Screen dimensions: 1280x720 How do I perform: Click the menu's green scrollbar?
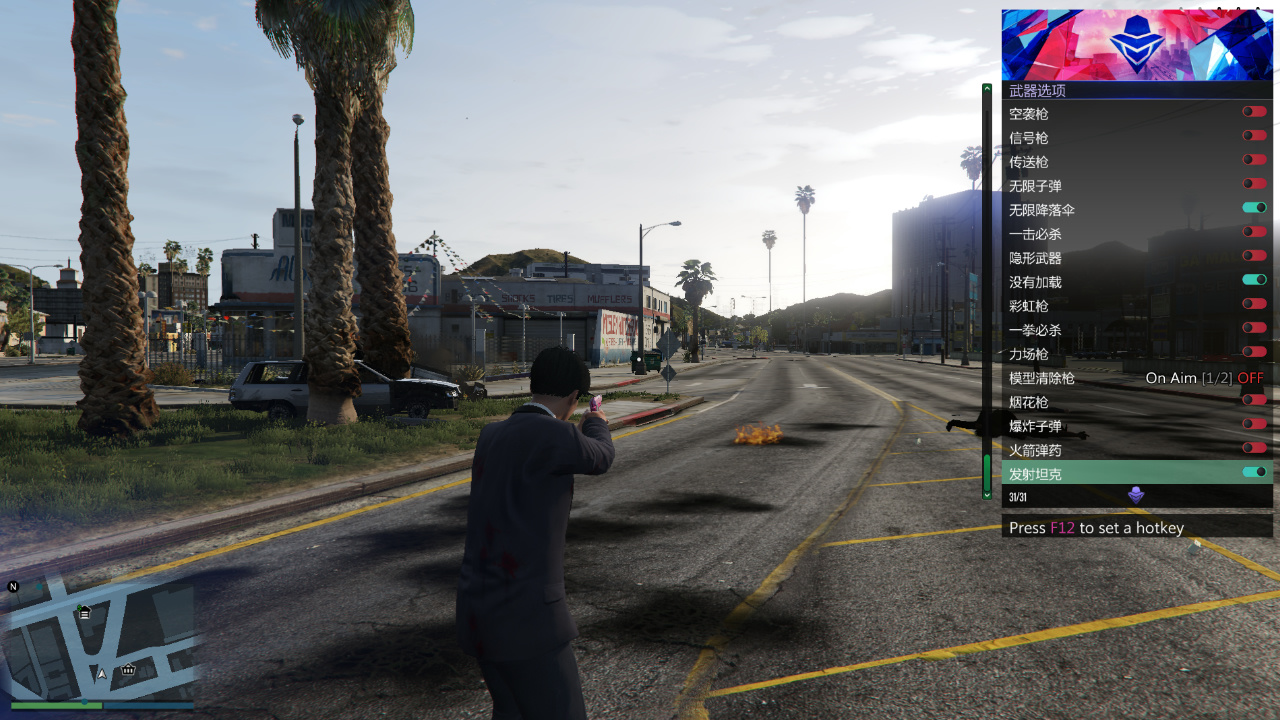tap(987, 475)
